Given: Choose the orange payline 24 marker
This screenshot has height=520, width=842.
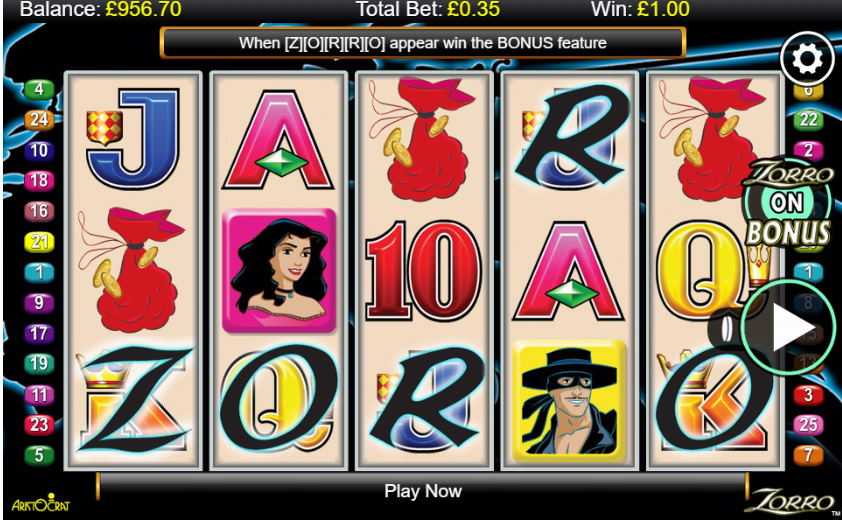Looking at the screenshot, I should coord(39,120).
